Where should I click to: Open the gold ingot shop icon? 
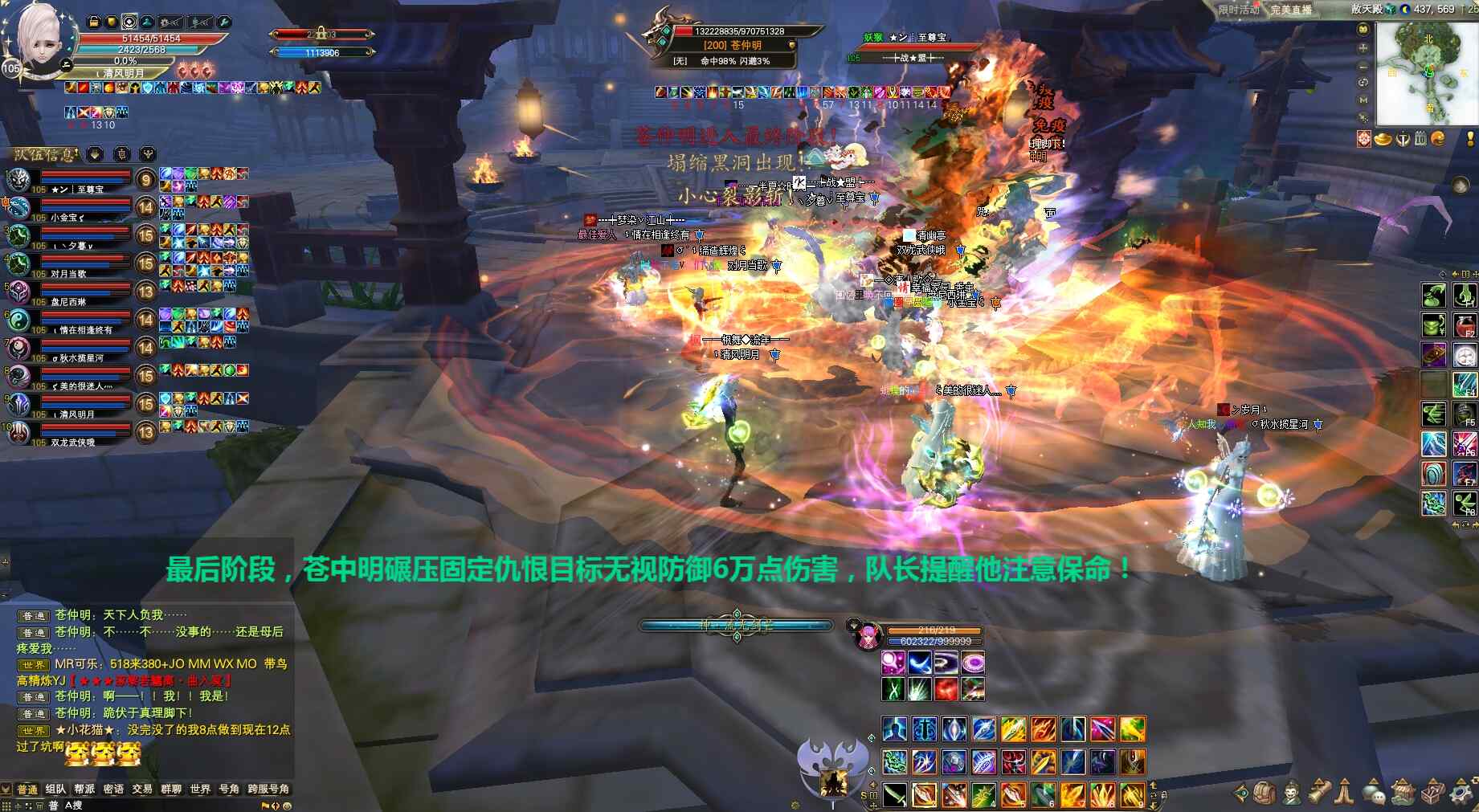coord(1383,139)
